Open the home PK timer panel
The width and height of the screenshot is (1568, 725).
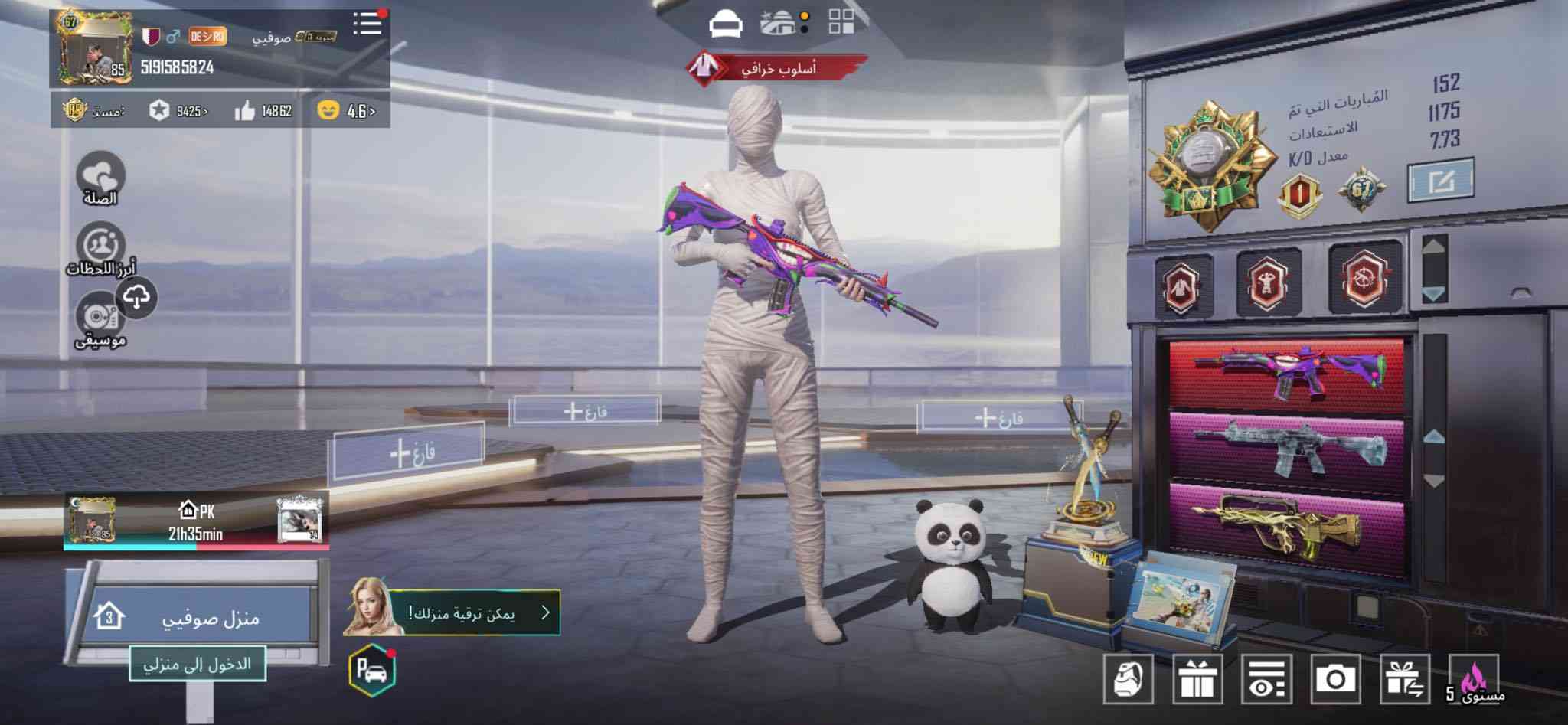click(196, 521)
